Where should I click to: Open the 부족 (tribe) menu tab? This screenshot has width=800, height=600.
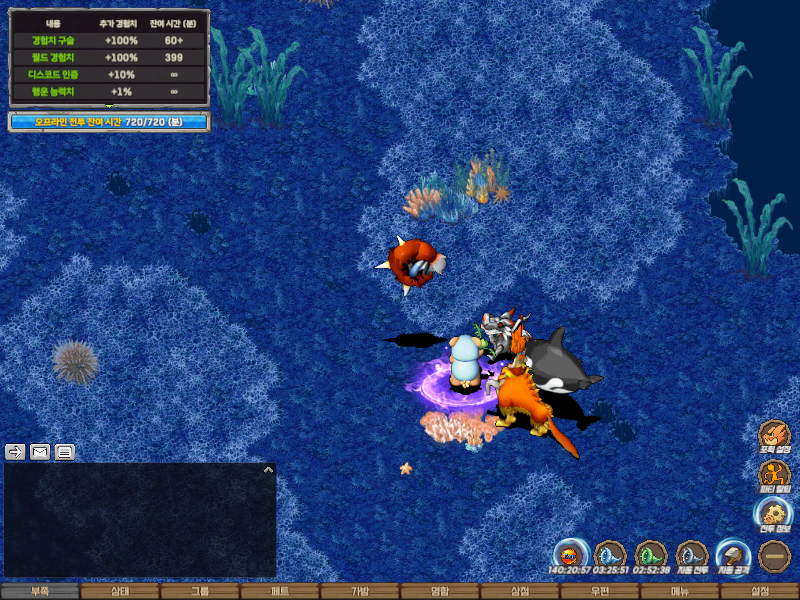(40, 591)
